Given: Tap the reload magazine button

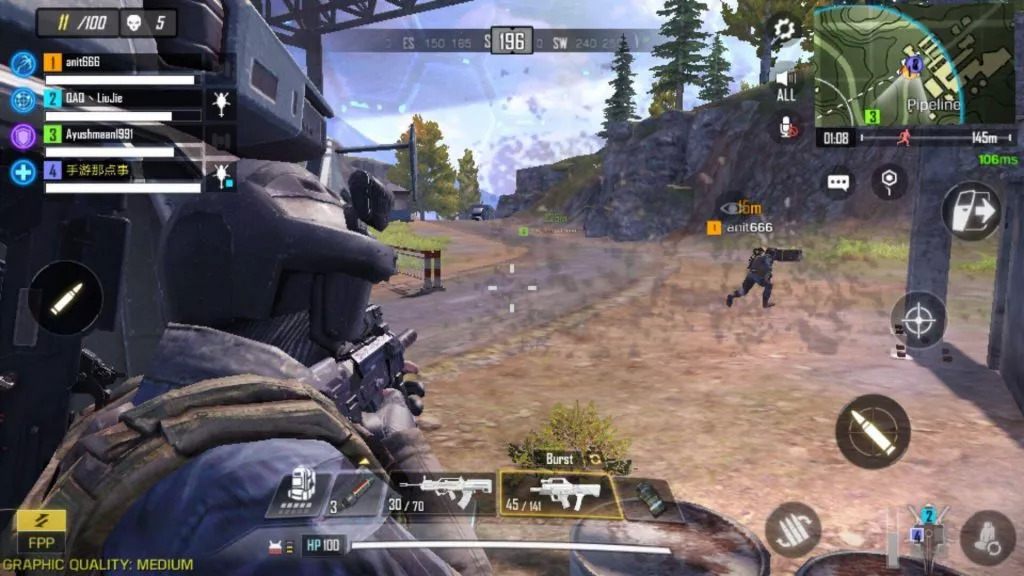Looking at the screenshot, I should pos(793,529).
